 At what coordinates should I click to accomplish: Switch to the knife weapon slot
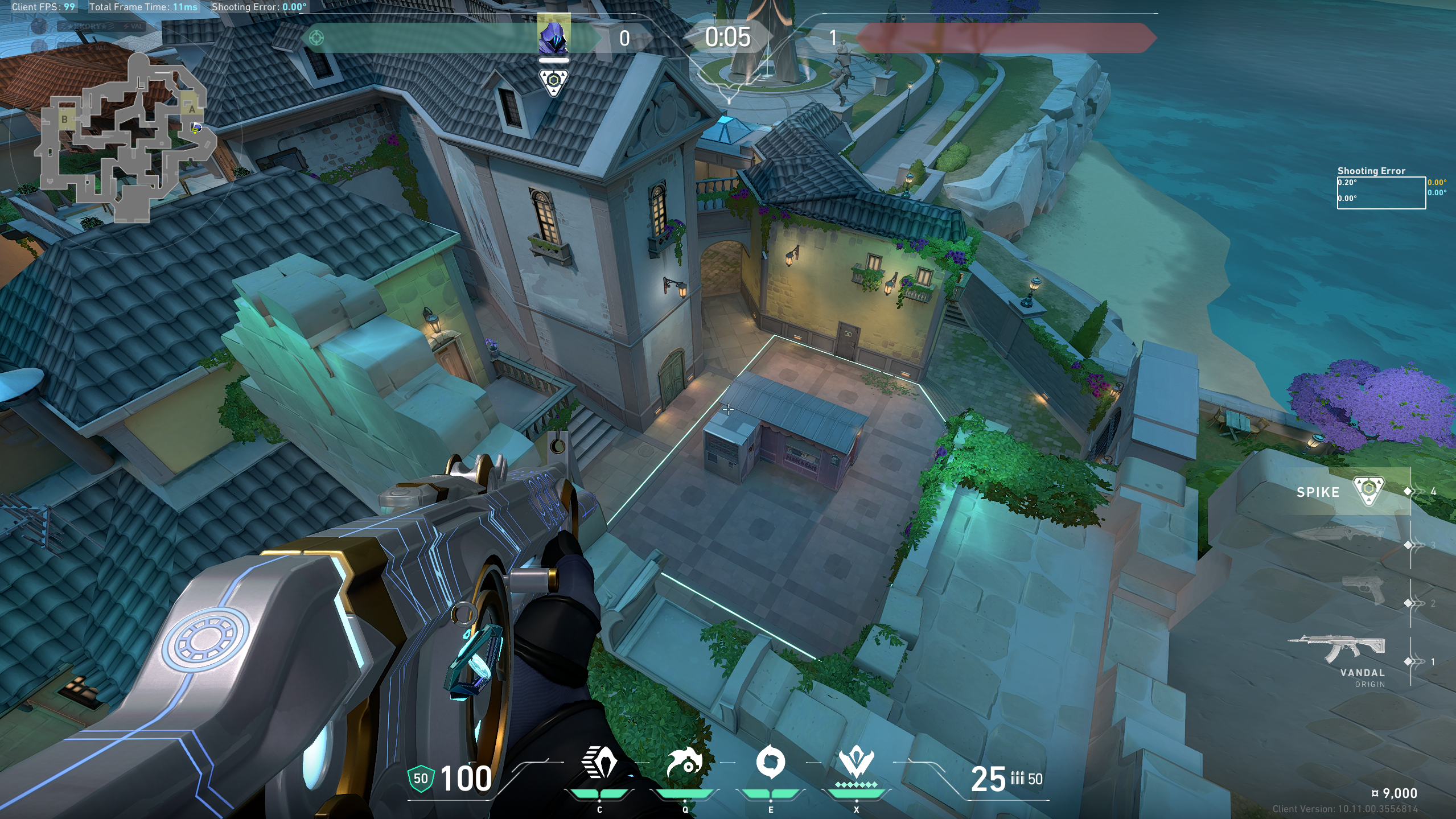click(1339, 534)
